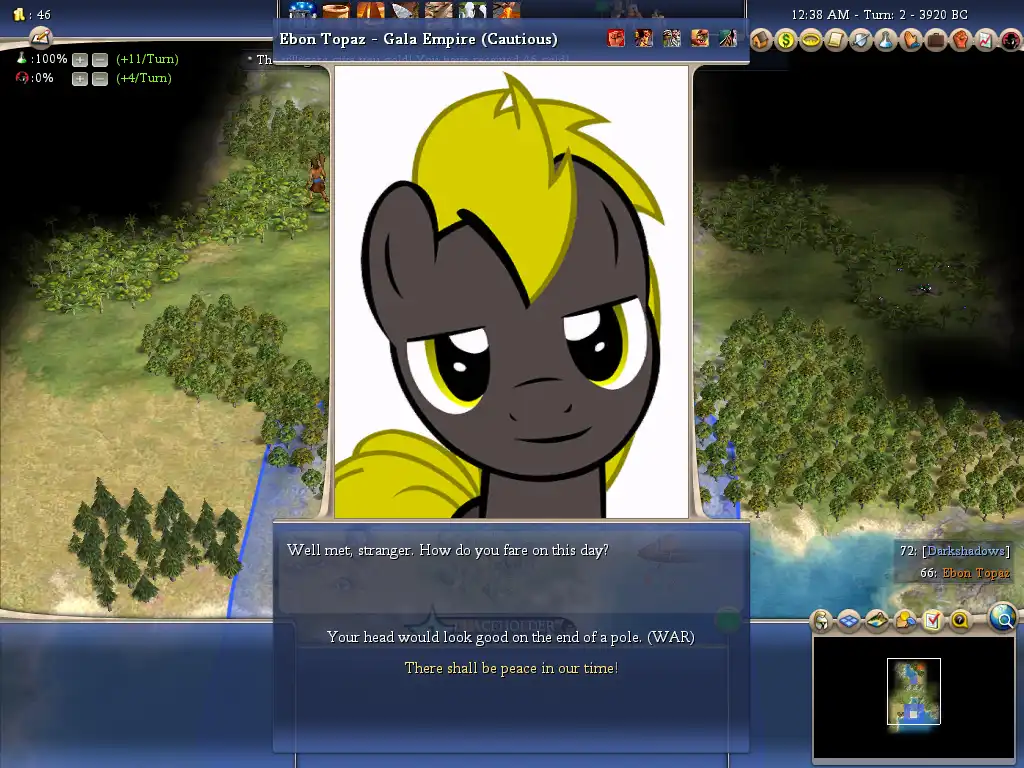The height and width of the screenshot is (768, 1024).
Task: Open the event log notepad icon
Action: tap(40, 37)
